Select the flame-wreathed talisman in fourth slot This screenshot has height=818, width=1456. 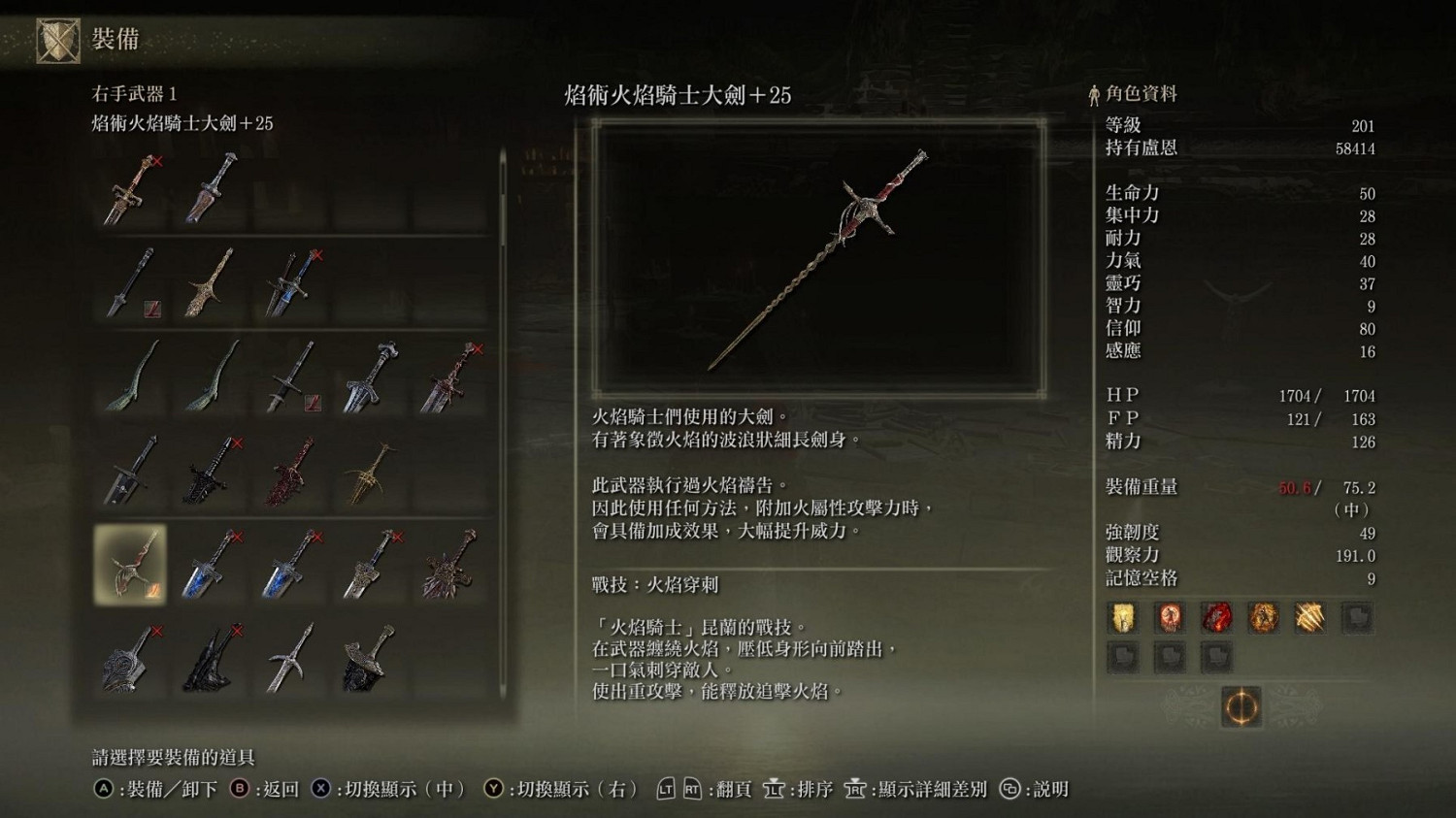tap(1263, 617)
